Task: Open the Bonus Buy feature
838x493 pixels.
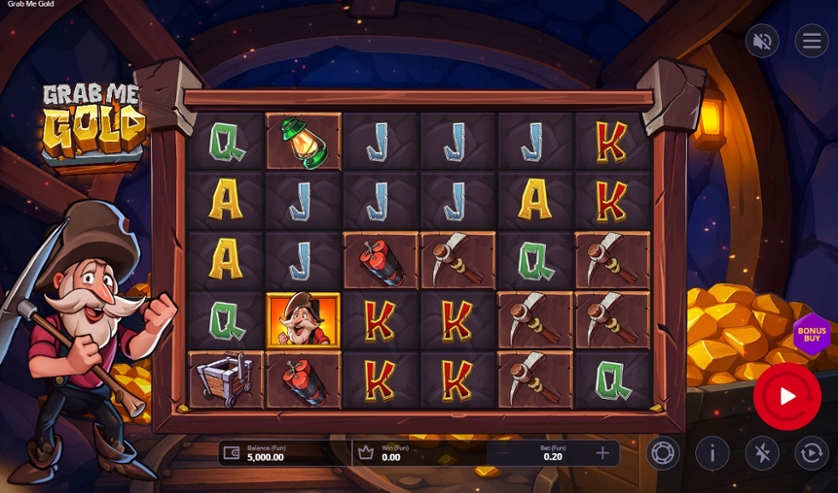Action: [x=811, y=334]
